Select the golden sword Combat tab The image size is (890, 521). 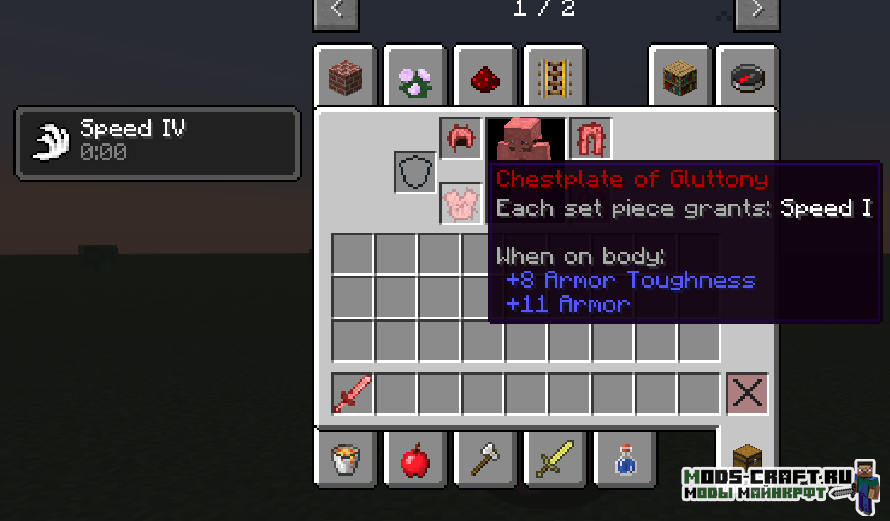(554, 459)
